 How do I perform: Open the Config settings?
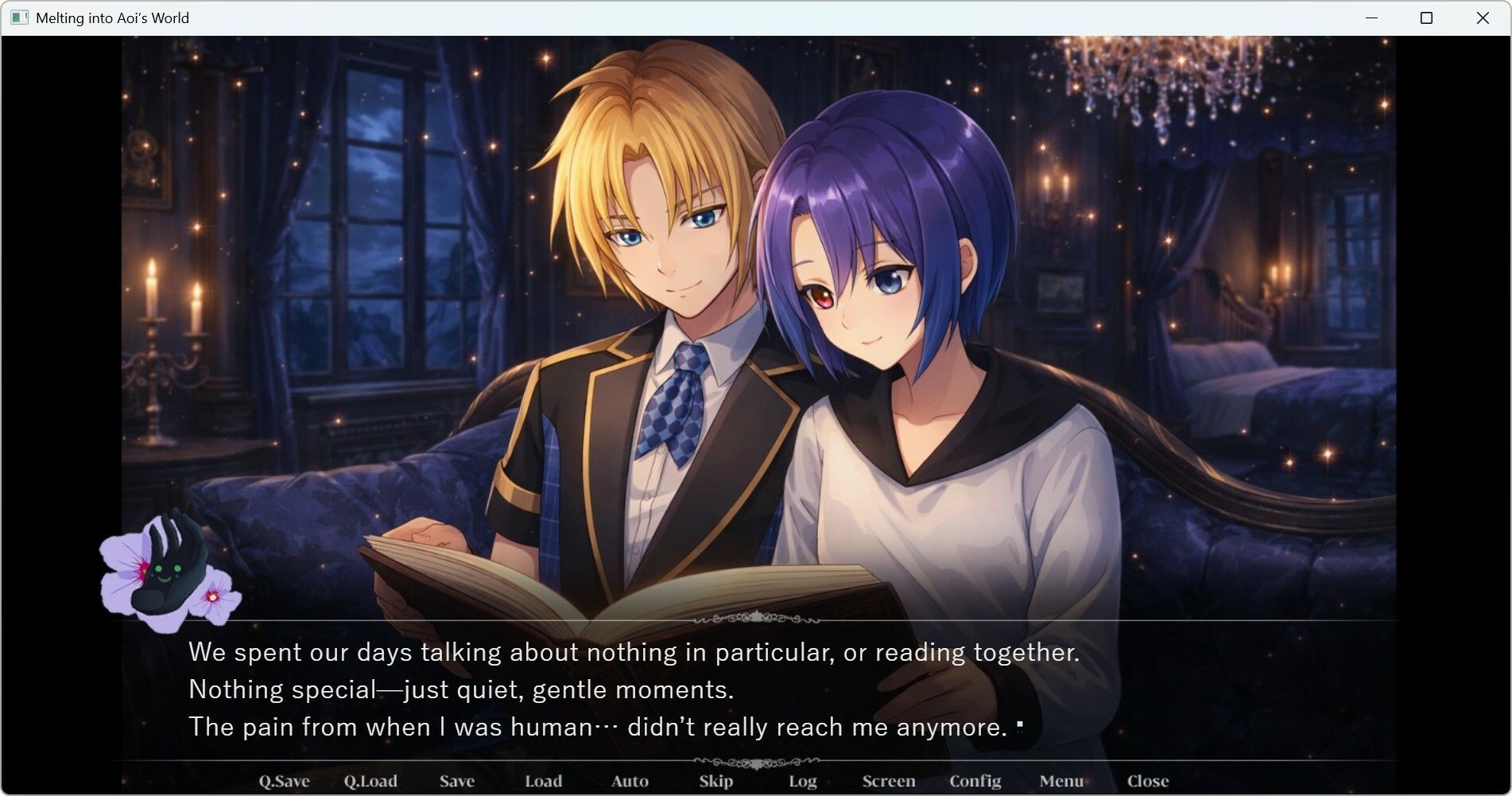(975, 781)
